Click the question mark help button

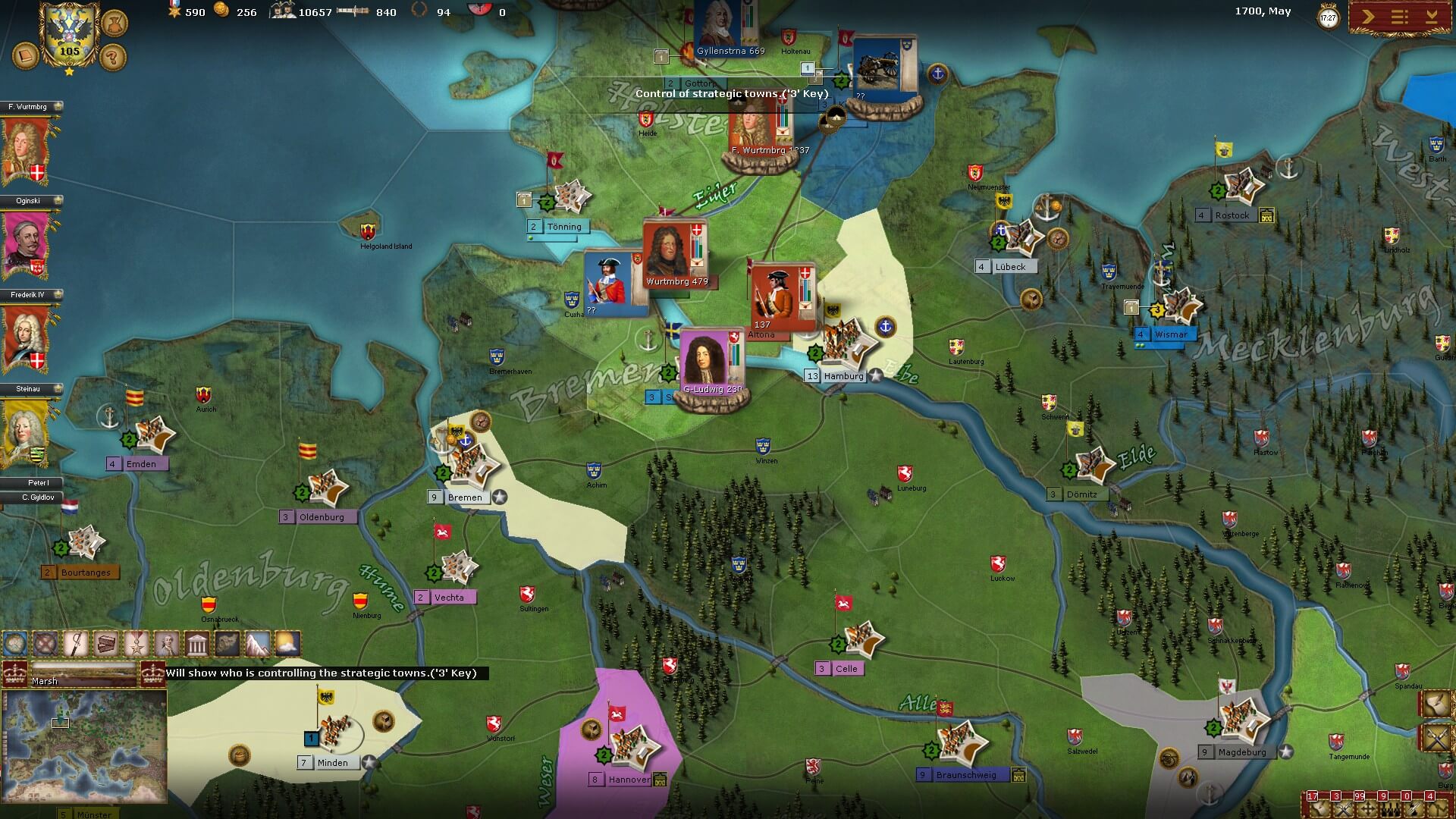[112, 56]
